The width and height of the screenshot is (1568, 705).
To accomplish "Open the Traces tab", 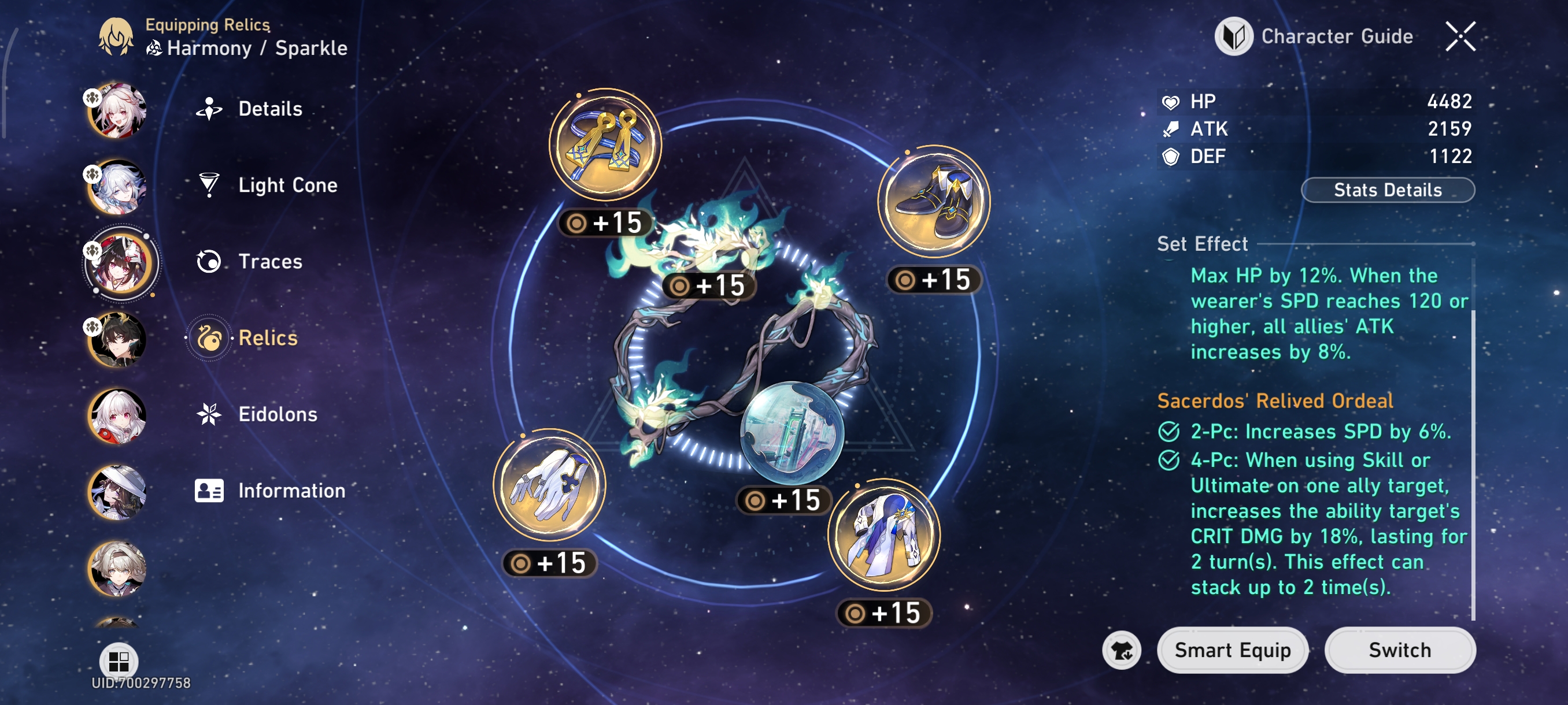I will coord(269,262).
